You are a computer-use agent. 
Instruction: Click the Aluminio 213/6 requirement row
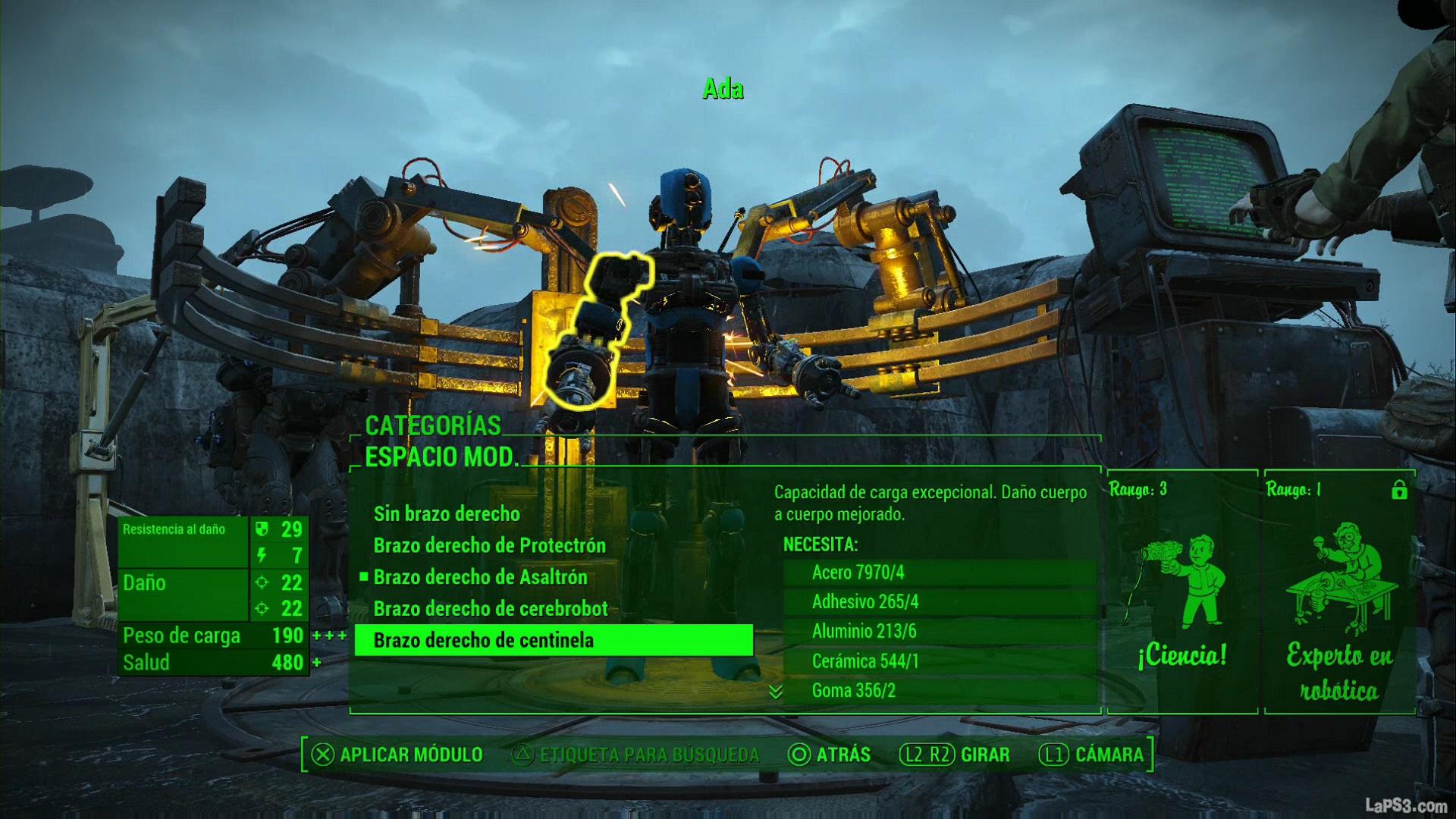pyautogui.click(x=939, y=632)
